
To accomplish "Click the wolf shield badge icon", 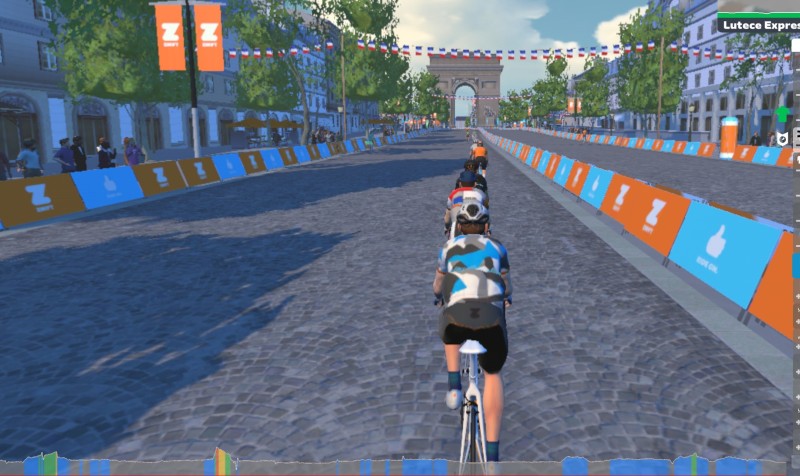I will (x=784, y=138).
